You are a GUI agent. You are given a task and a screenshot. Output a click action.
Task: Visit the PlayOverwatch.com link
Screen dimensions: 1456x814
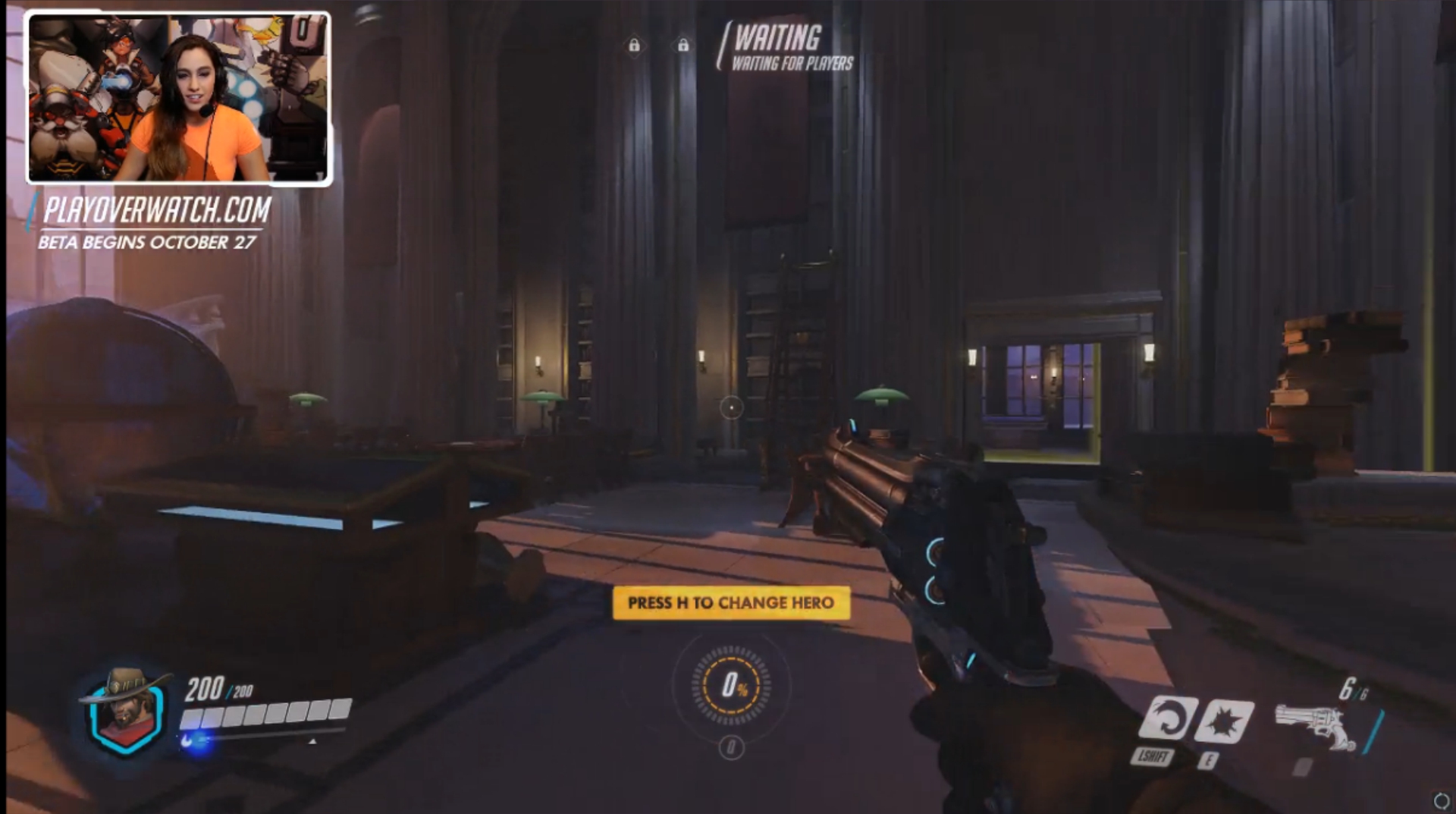click(x=157, y=210)
